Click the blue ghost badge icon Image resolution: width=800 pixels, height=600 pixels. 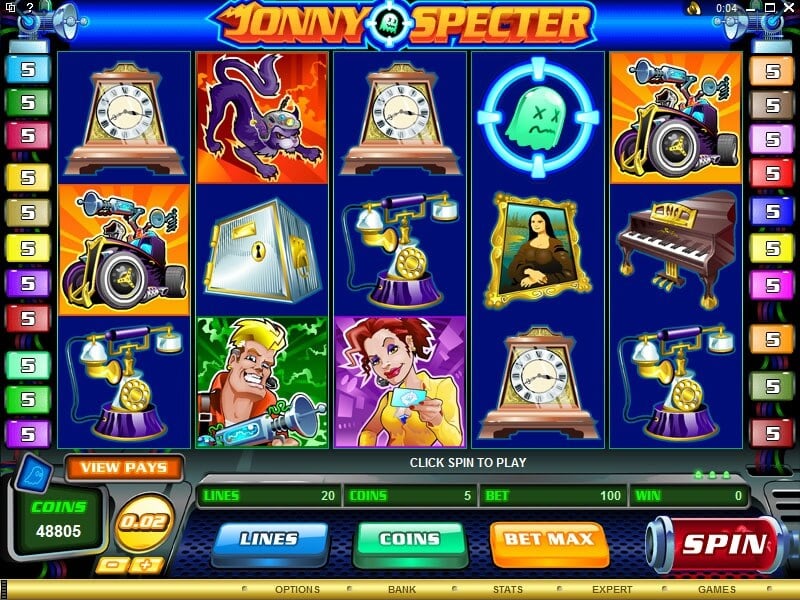click(32, 471)
